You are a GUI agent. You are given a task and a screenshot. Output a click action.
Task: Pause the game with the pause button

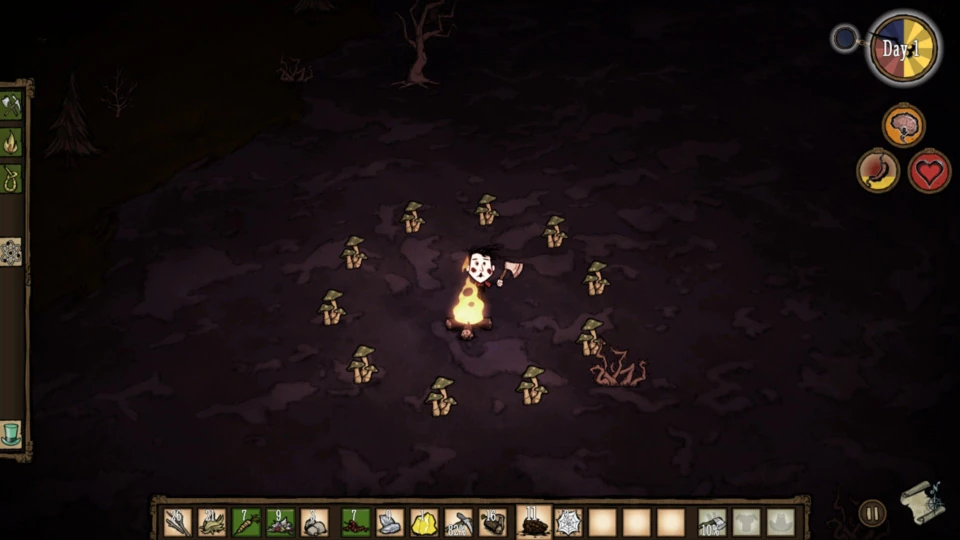[872, 513]
